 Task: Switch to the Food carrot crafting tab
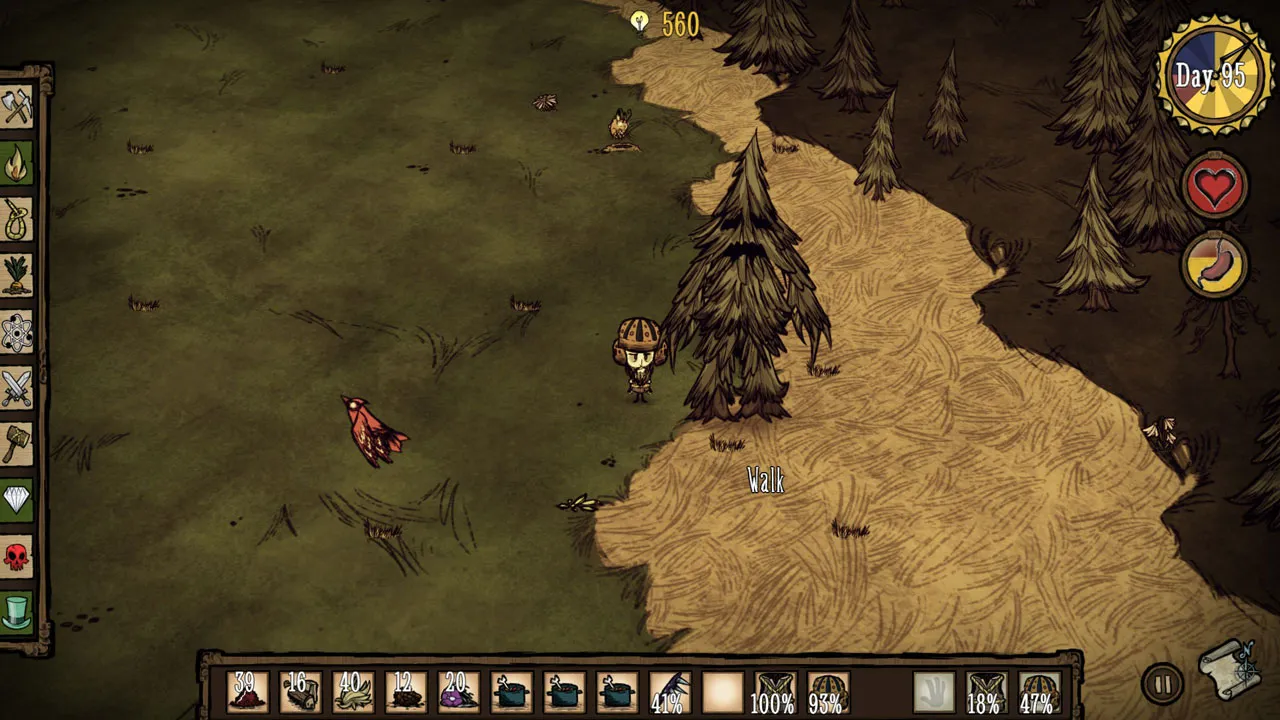[x=17, y=275]
